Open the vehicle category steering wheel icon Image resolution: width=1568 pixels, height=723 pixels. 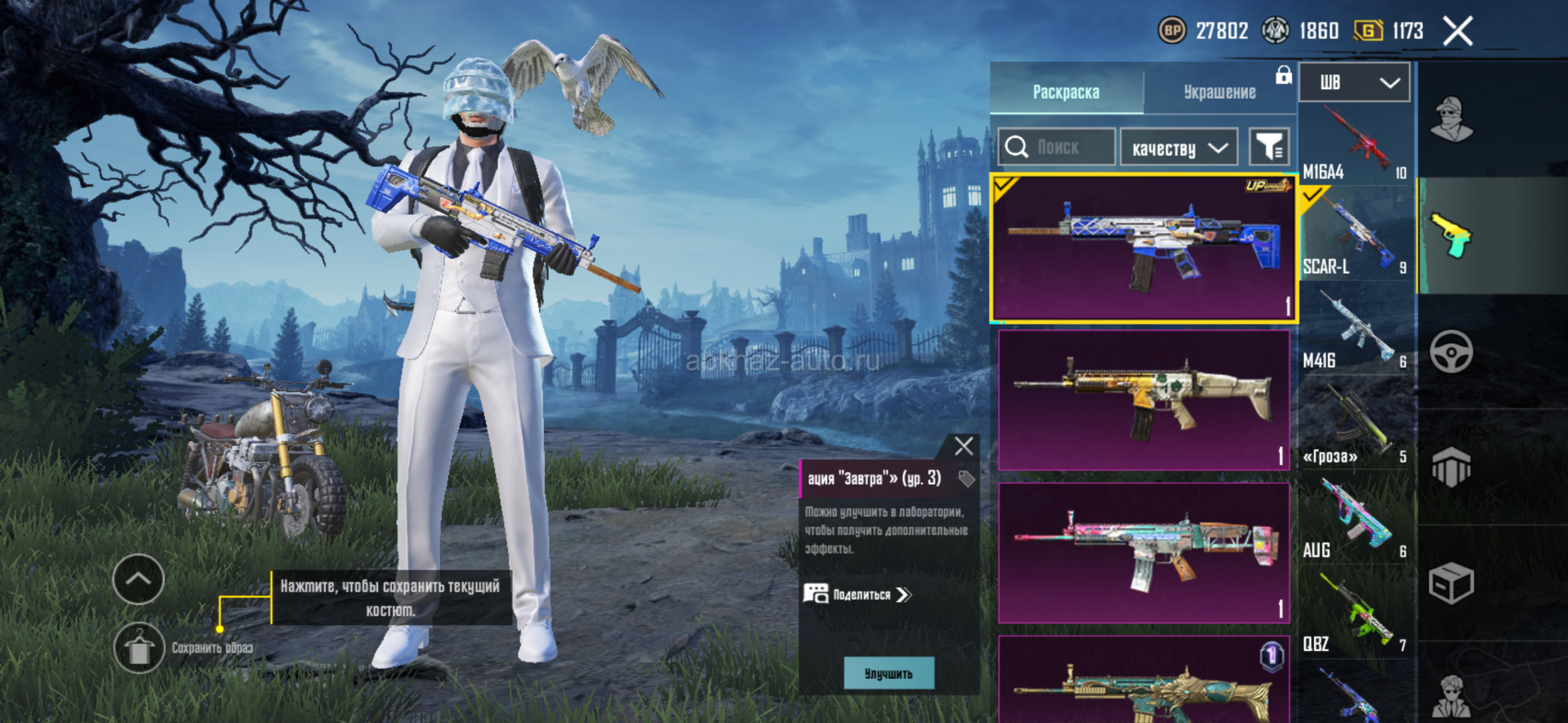pos(1451,353)
